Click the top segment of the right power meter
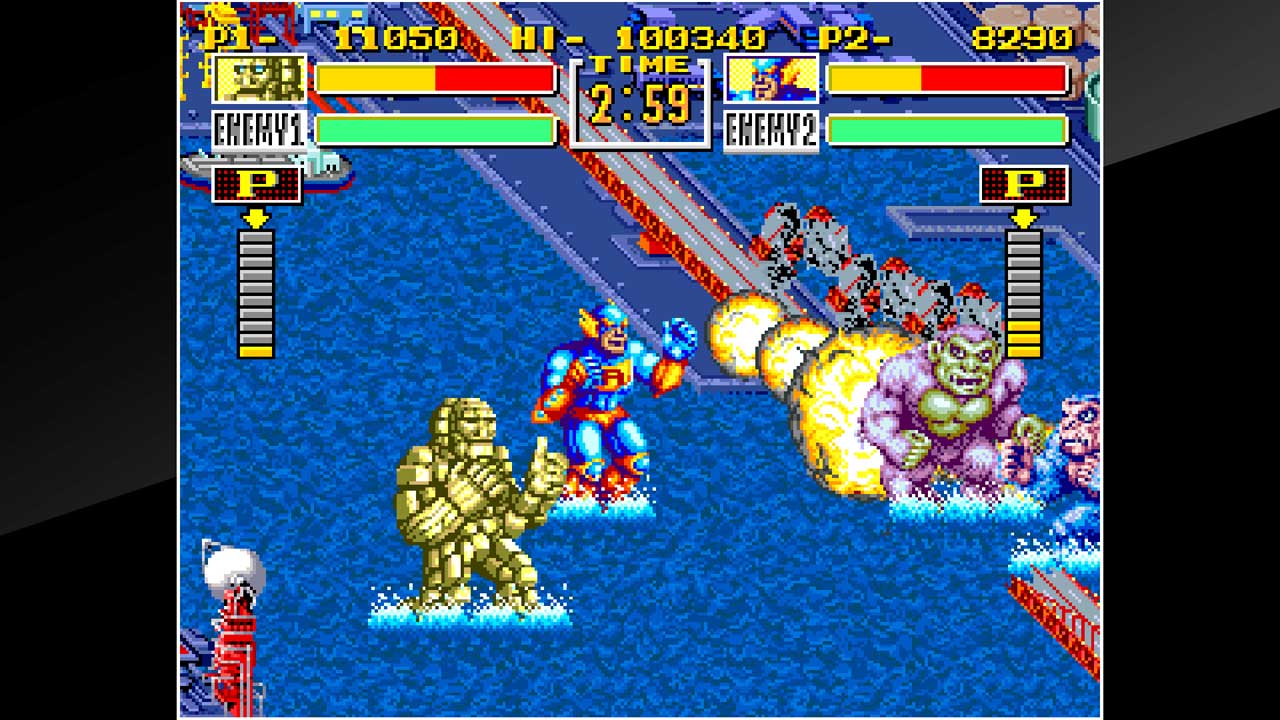Screen dimensions: 1280x720 point(1024,238)
